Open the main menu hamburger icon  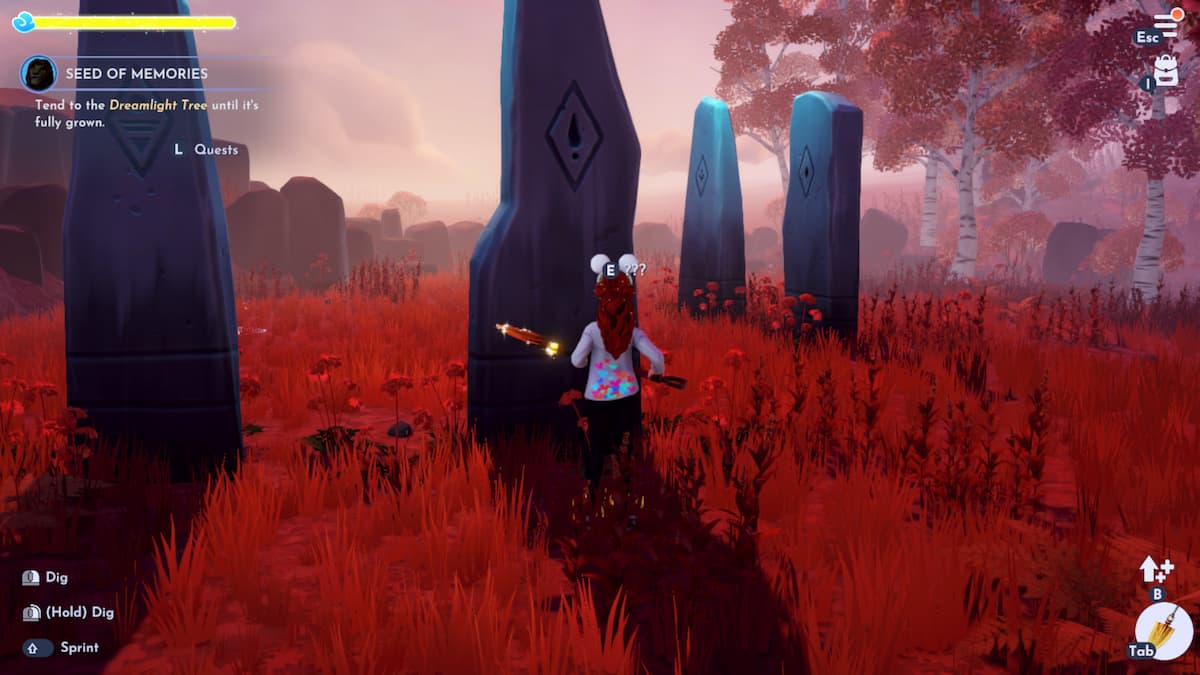[x=1167, y=23]
